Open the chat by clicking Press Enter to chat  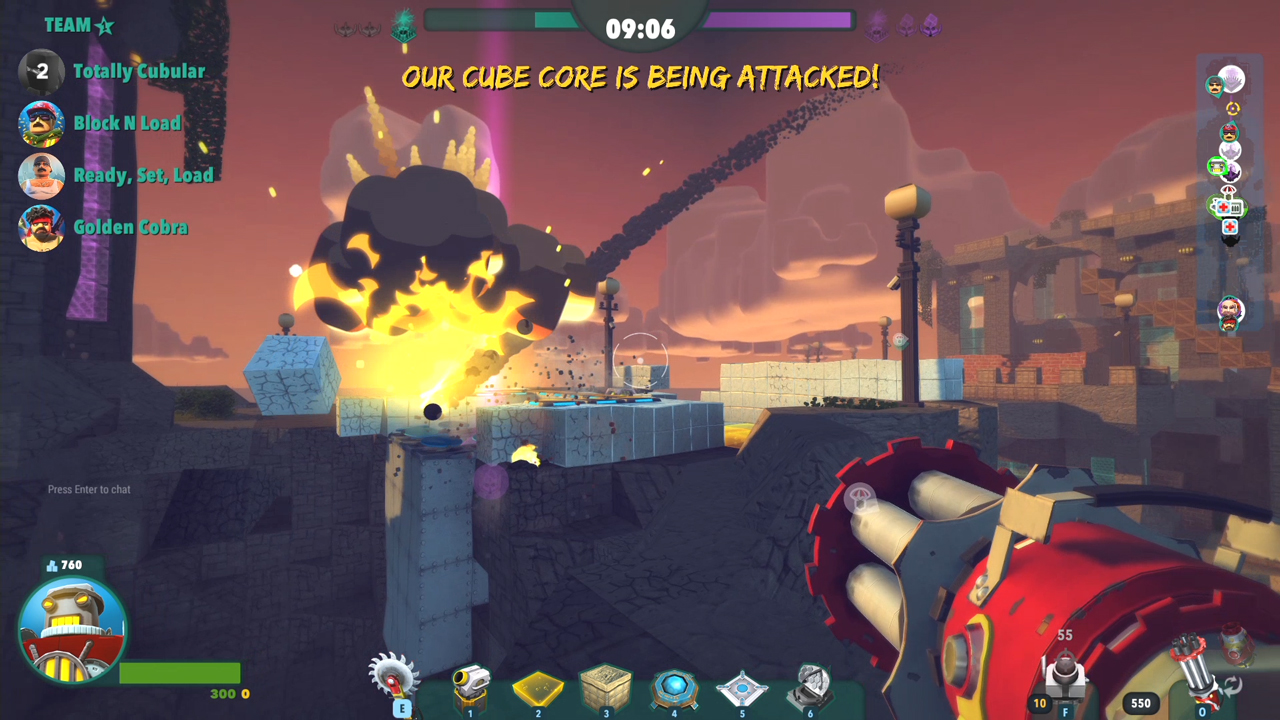[88, 489]
